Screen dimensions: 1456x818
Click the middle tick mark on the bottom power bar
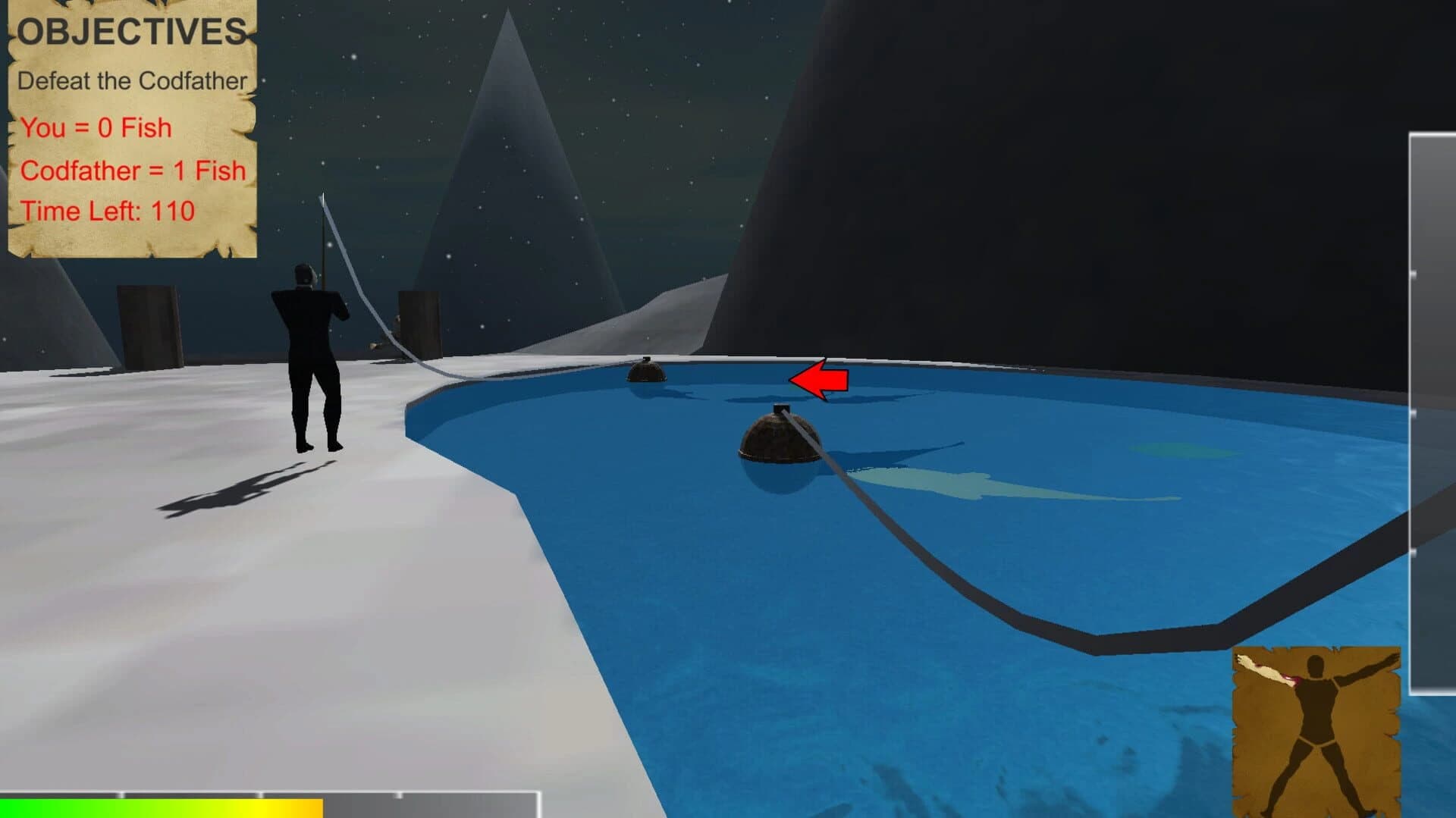(x=261, y=794)
